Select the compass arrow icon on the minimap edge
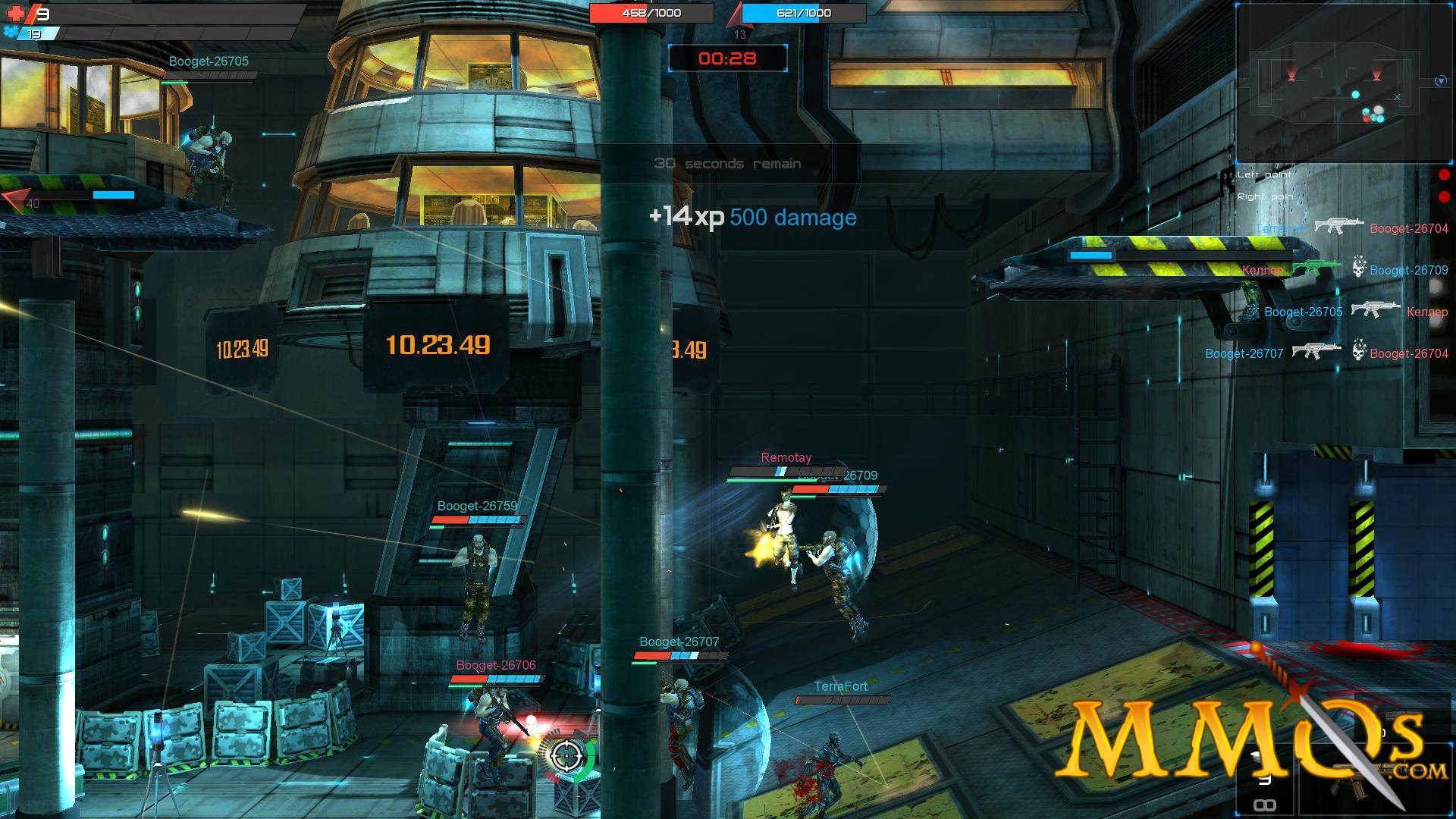Viewport: 1456px width, 819px height. [x=1441, y=80]
